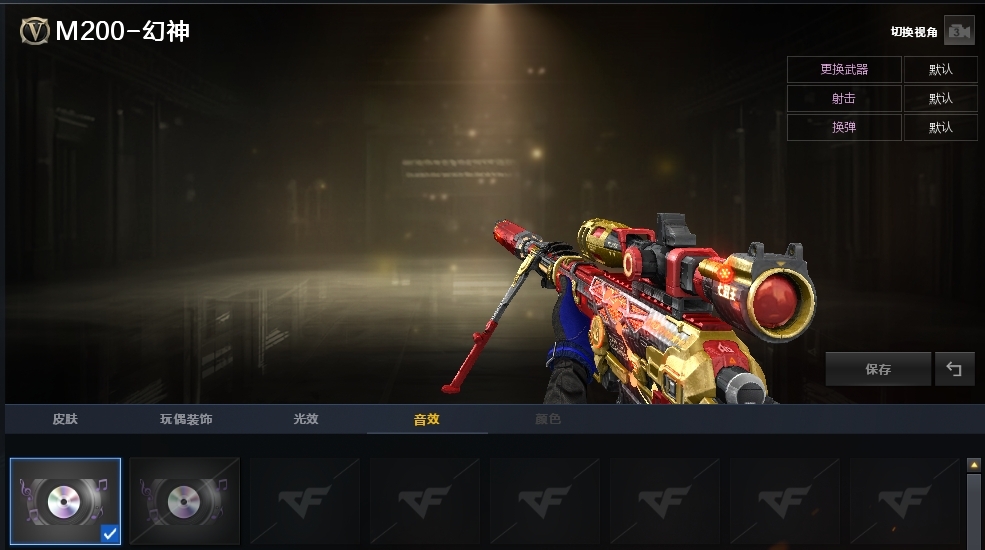985x550 pixels.
Task: Open the 默认 option beside 换弹
Action: pos(940,128)
